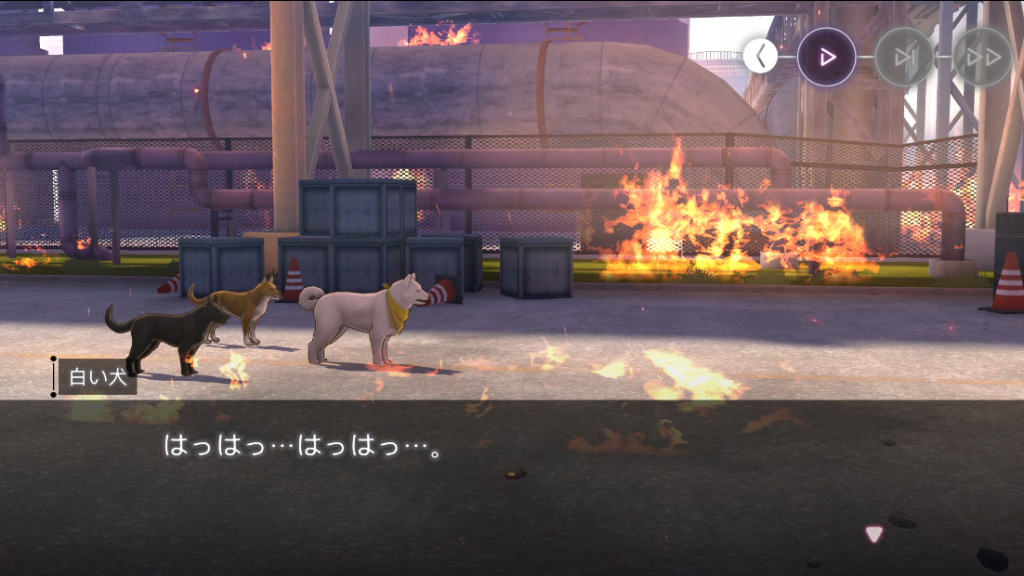The width and height of the screenshot is (1024, 576).
Task: Click the skip-to-next button with the bar icon
Action: click(x=905, y=57)
